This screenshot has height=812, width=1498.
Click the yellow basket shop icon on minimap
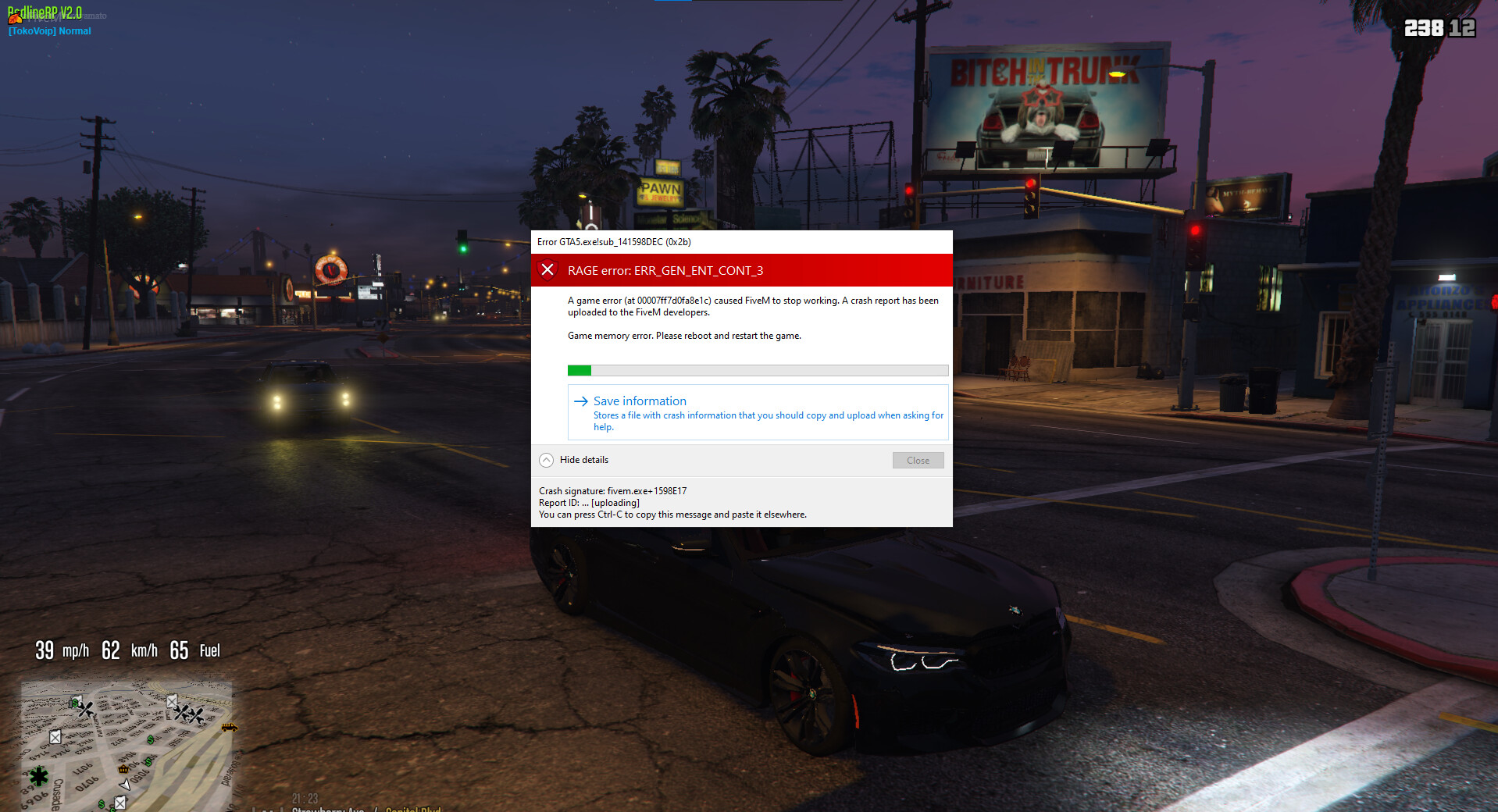click(123, 769)
